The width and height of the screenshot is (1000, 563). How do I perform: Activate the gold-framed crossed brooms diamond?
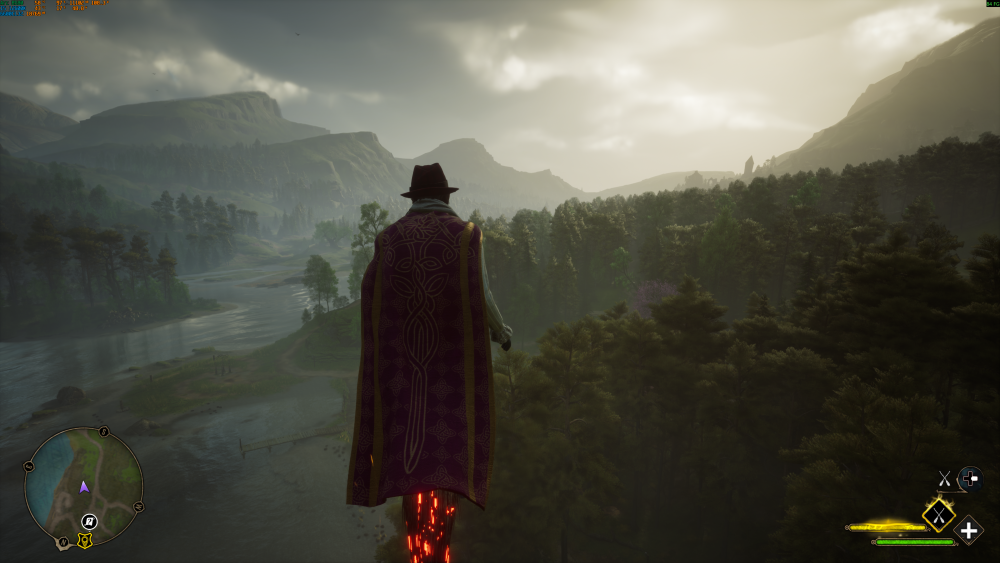(938, 514)
